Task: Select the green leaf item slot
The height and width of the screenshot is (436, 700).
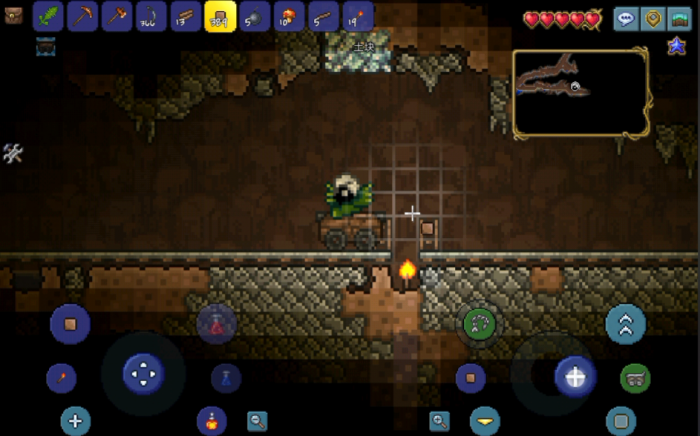Action: [x=48, y=16]
